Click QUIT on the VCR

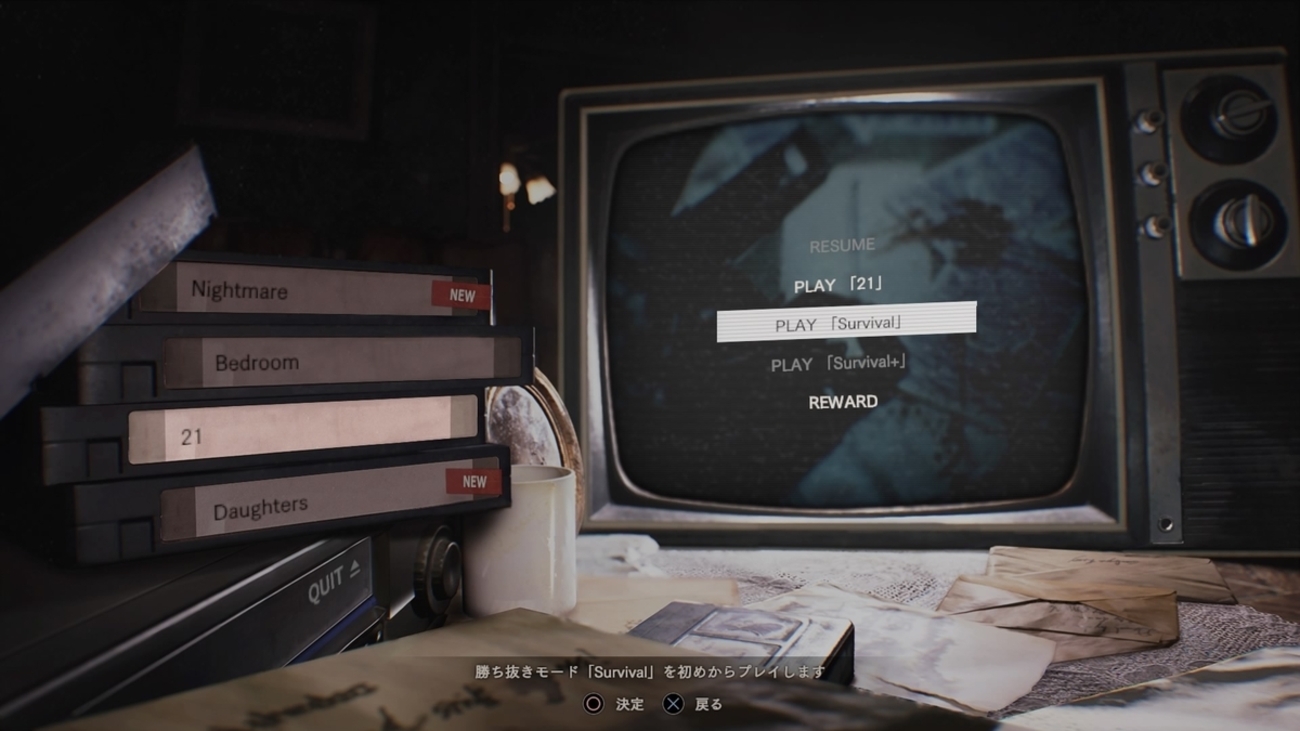tap(333, 583)
